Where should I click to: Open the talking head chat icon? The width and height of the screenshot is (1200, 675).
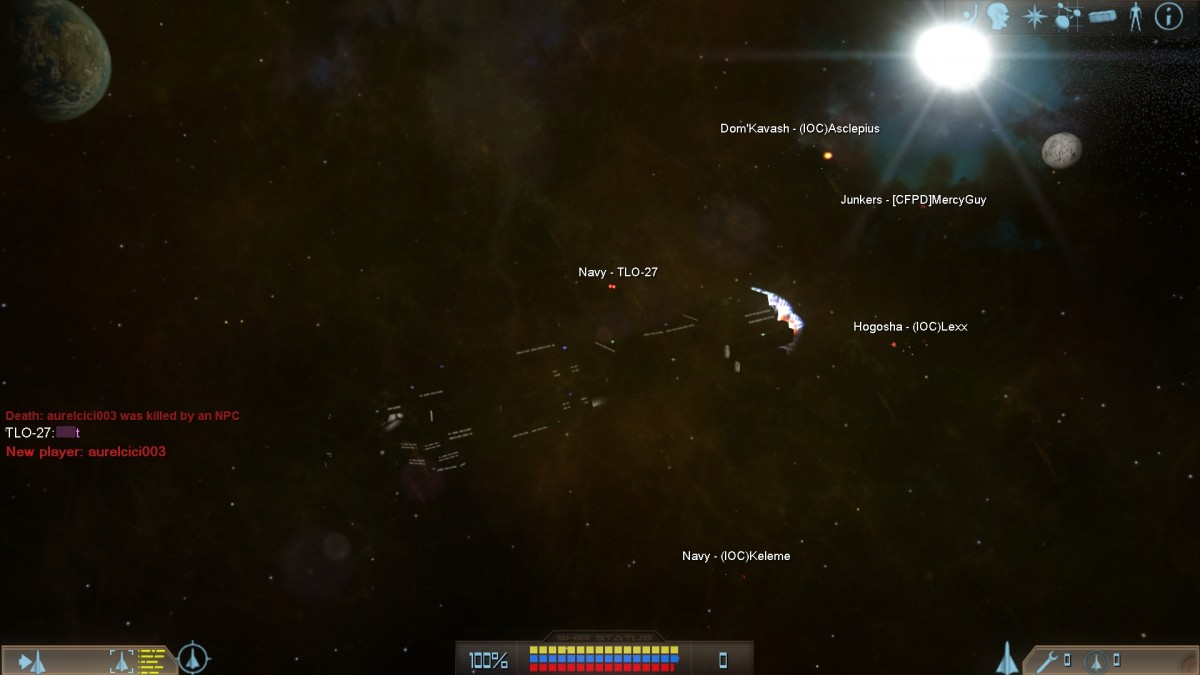(x=998, y=16)
